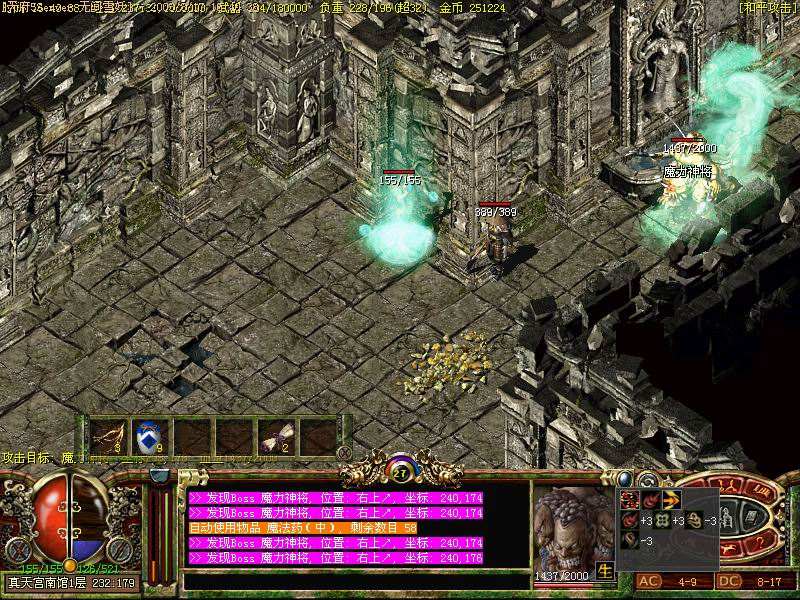Image resolution: width=800 pixels, height=600 pixels.
Task: Close the hotbar with the round X button
Action: (x=344, y=453)
